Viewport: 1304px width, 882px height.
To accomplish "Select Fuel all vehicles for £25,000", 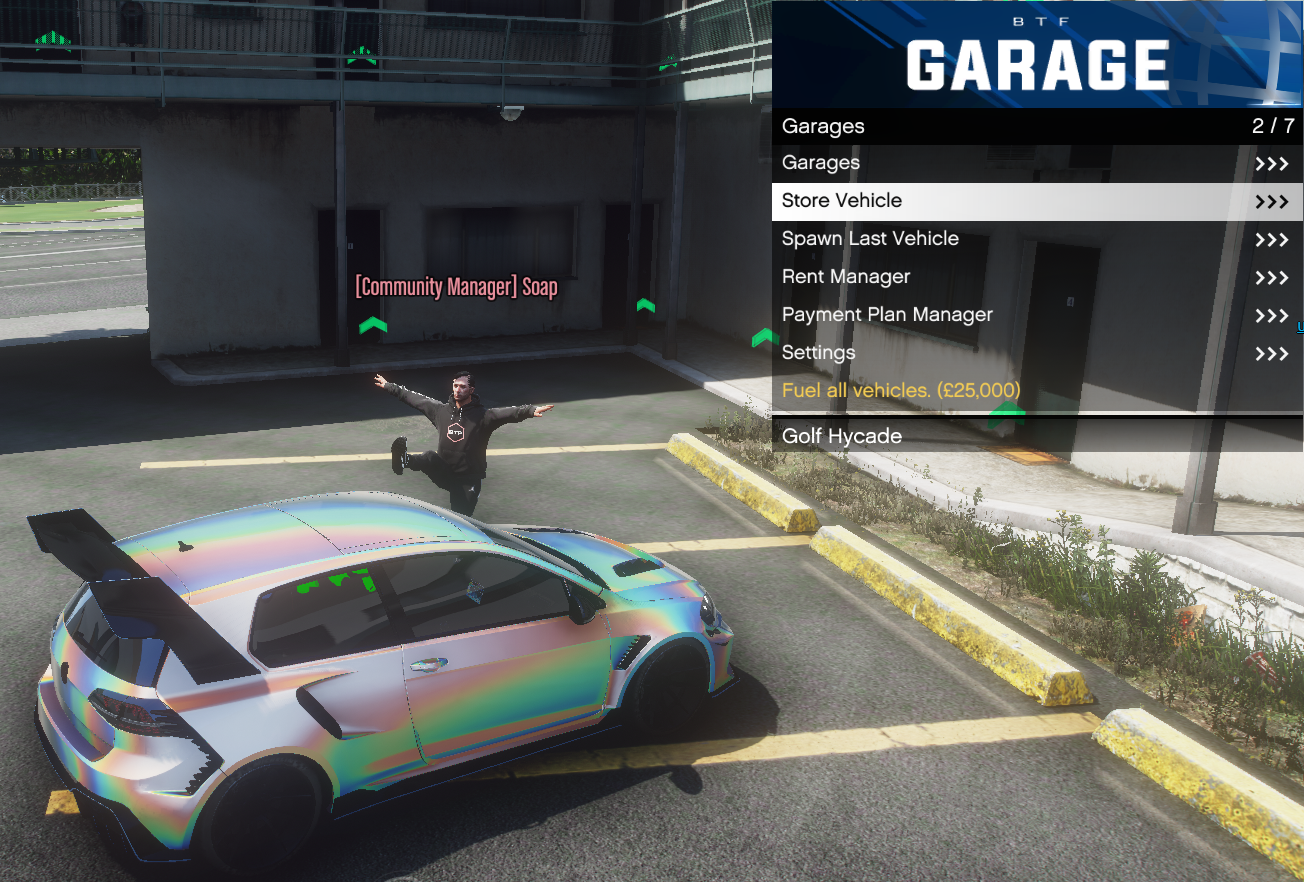I will tap(1035, 390).
